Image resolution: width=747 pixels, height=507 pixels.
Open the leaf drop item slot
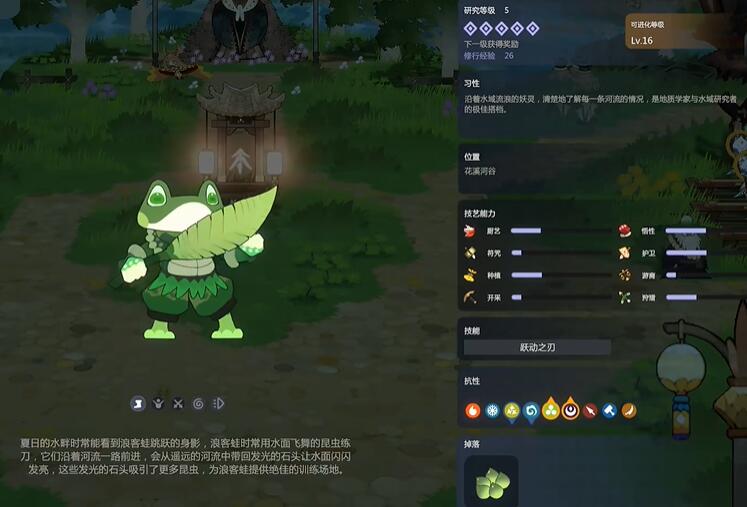coord(491,483)
